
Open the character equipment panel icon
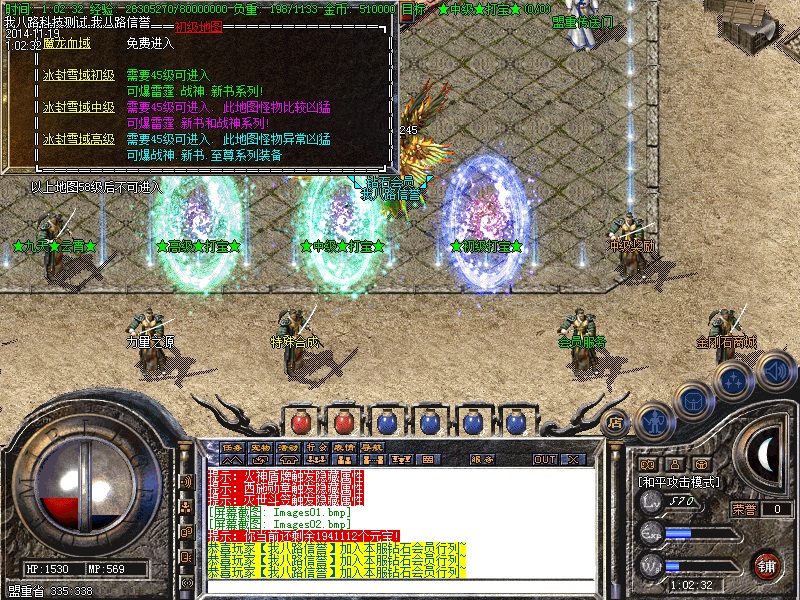click(654, 421)
